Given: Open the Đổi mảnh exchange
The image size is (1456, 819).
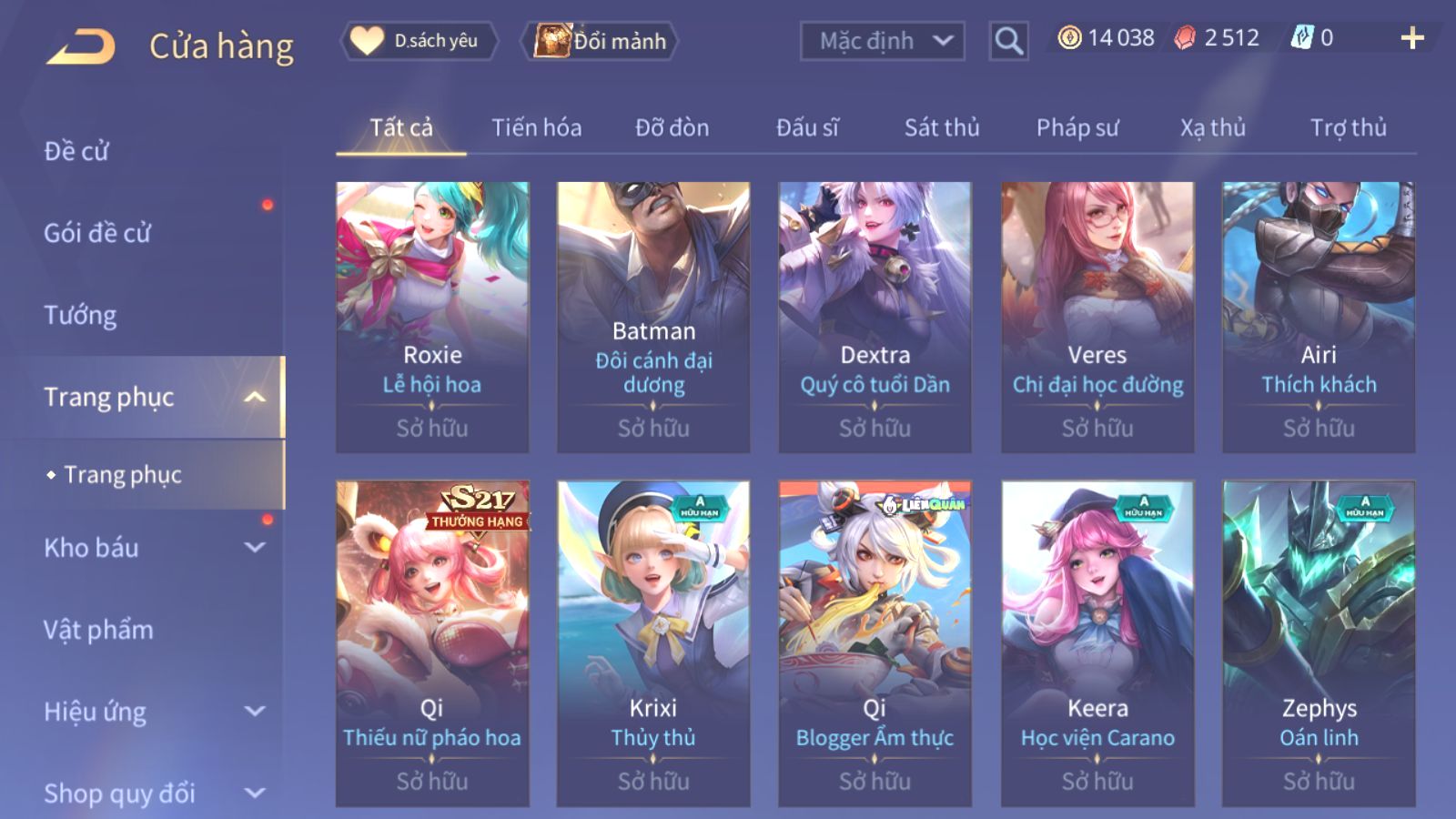Looking at the screenshot, I should point(600,41).
